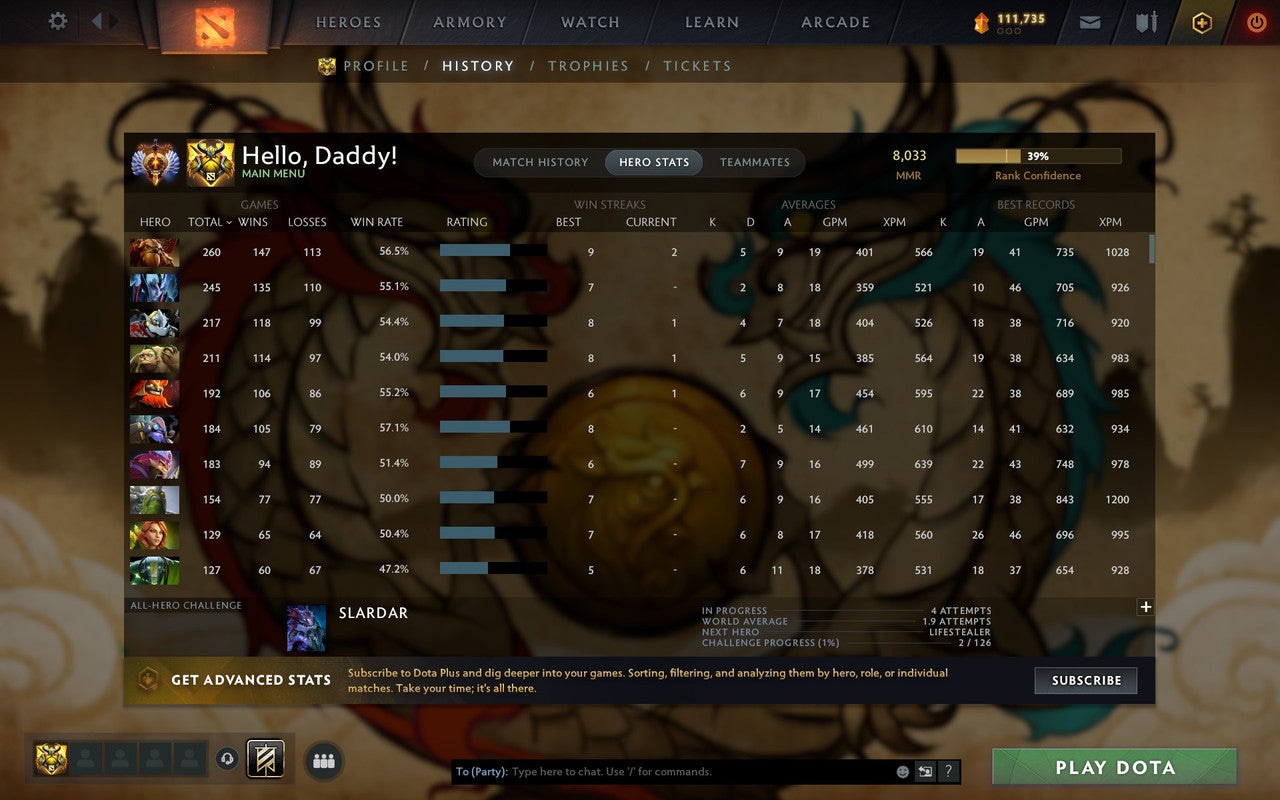Click the Dota Plus hexagon icon
The width and height of the screenshot is (1280, 800).
click(x=1201, y=22)
